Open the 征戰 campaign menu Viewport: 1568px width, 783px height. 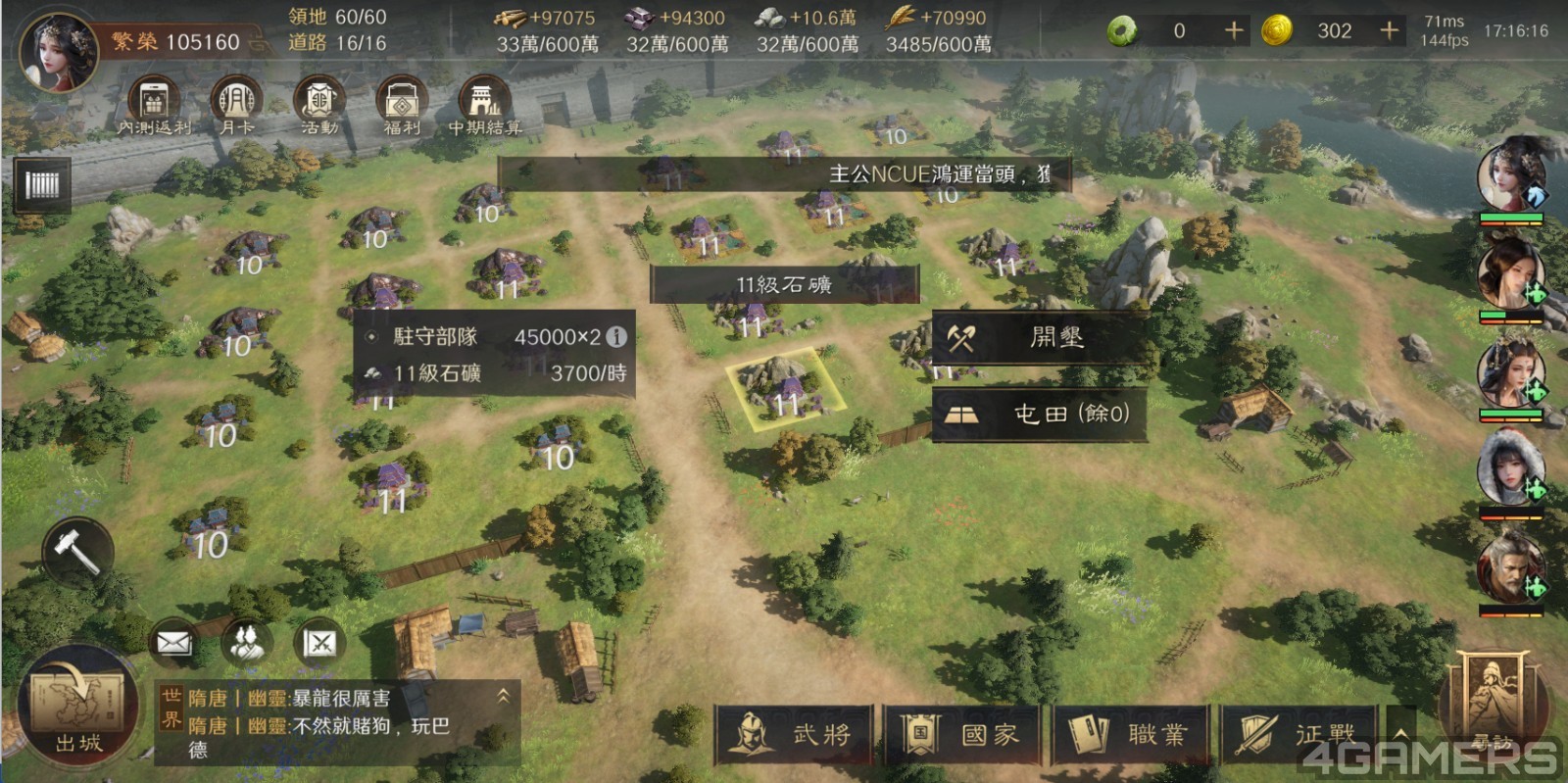(1298, 734)
